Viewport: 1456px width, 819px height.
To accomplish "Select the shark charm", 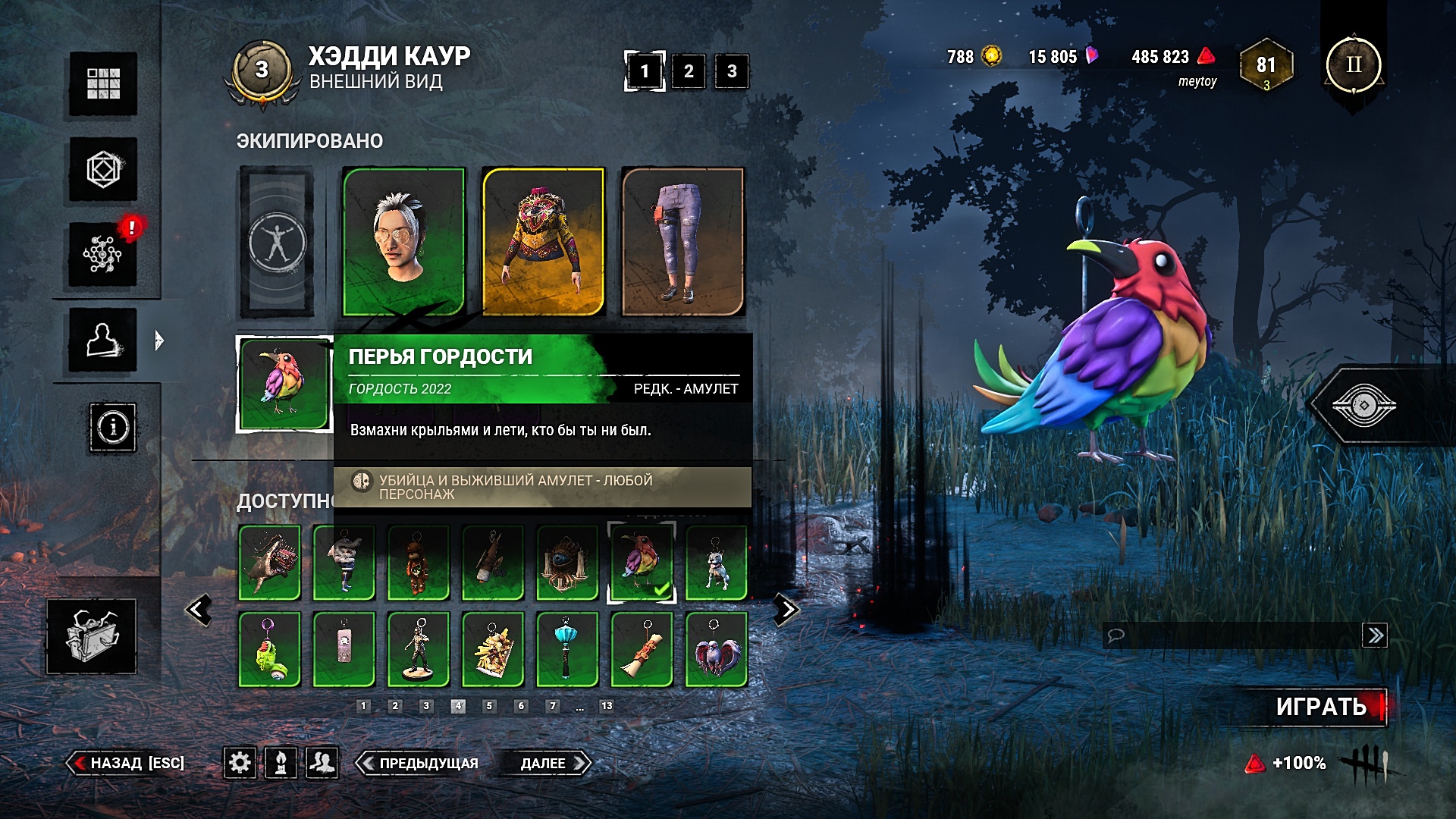I will coord(269,563).
